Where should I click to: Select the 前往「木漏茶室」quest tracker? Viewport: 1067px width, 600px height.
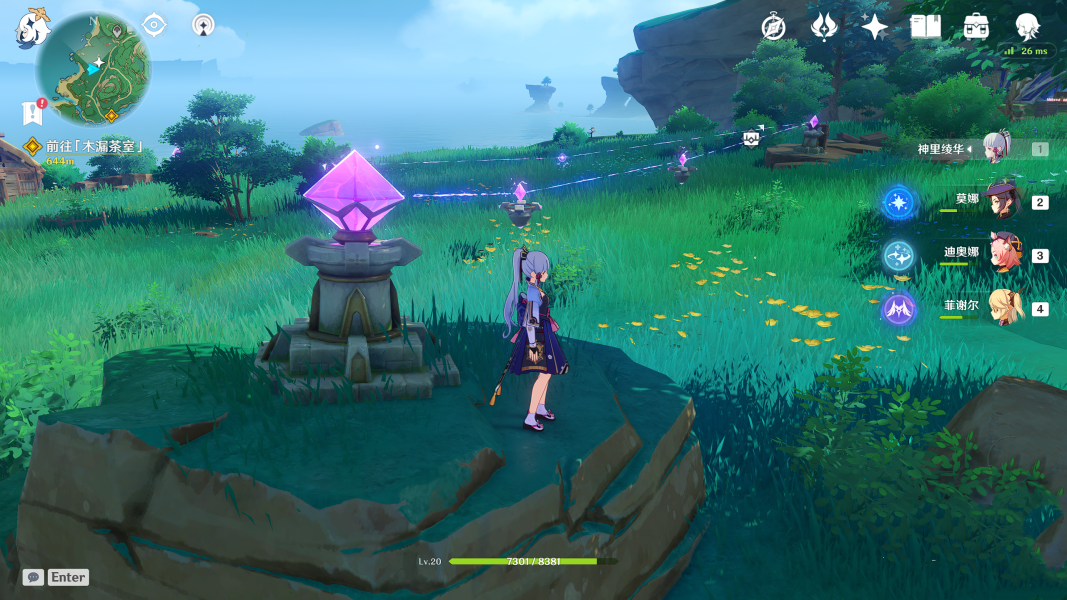click(x=94, y=146)
